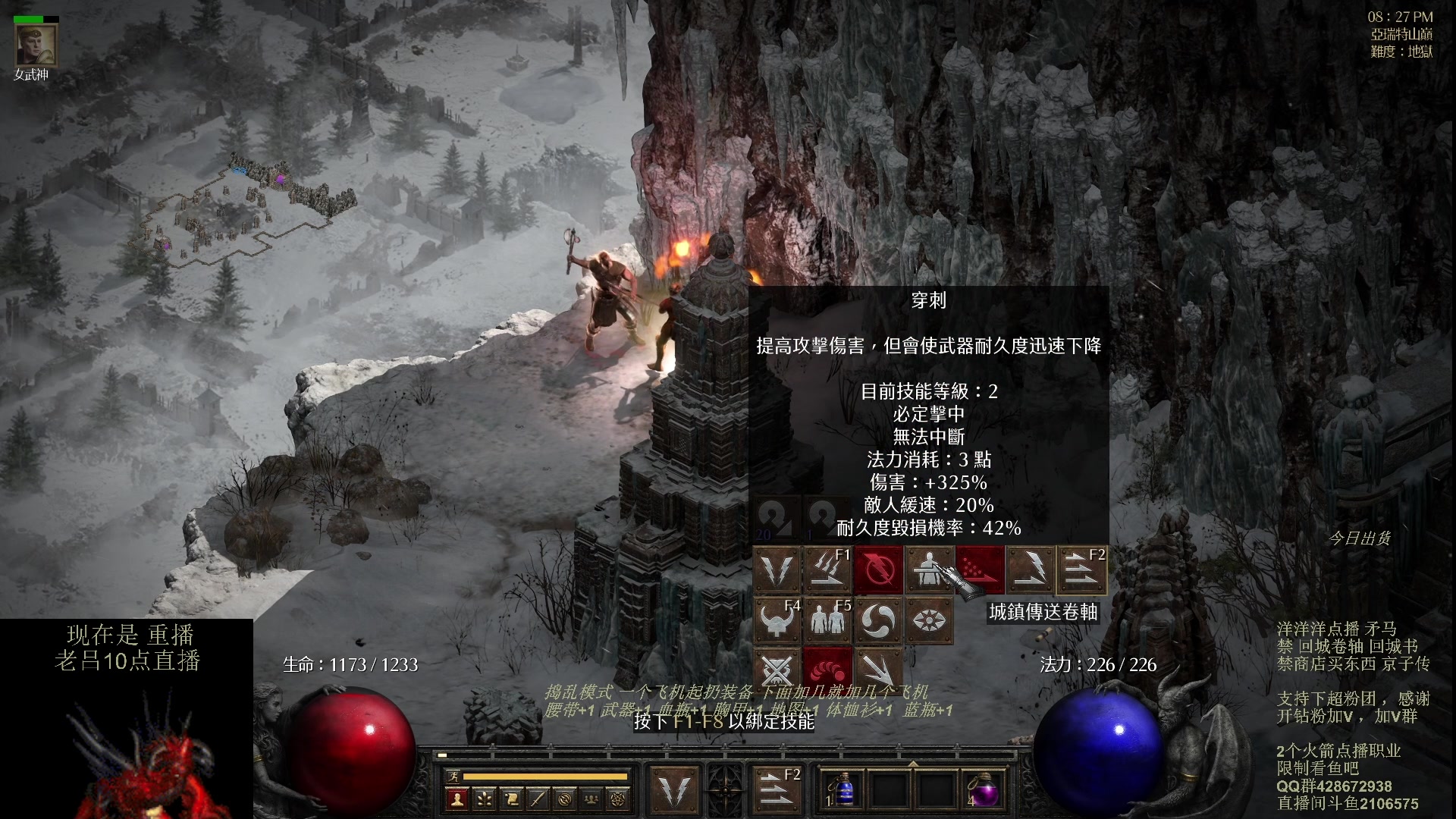This screenshot has height=819, width=1456.
Task: Select the F1 triple lightning strike skill
Action: click(827, 570)
